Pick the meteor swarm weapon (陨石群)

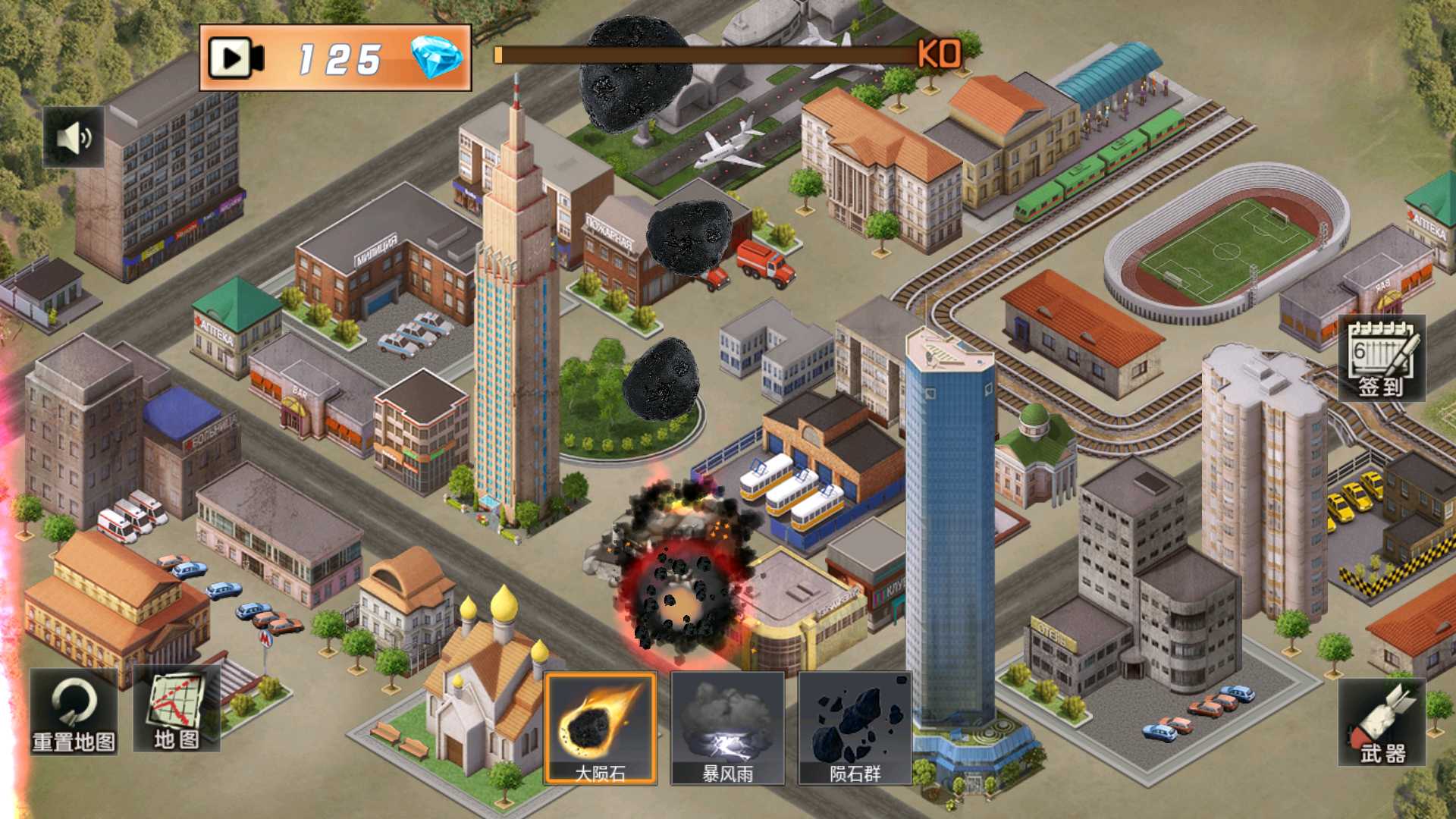tap(855, 728)
